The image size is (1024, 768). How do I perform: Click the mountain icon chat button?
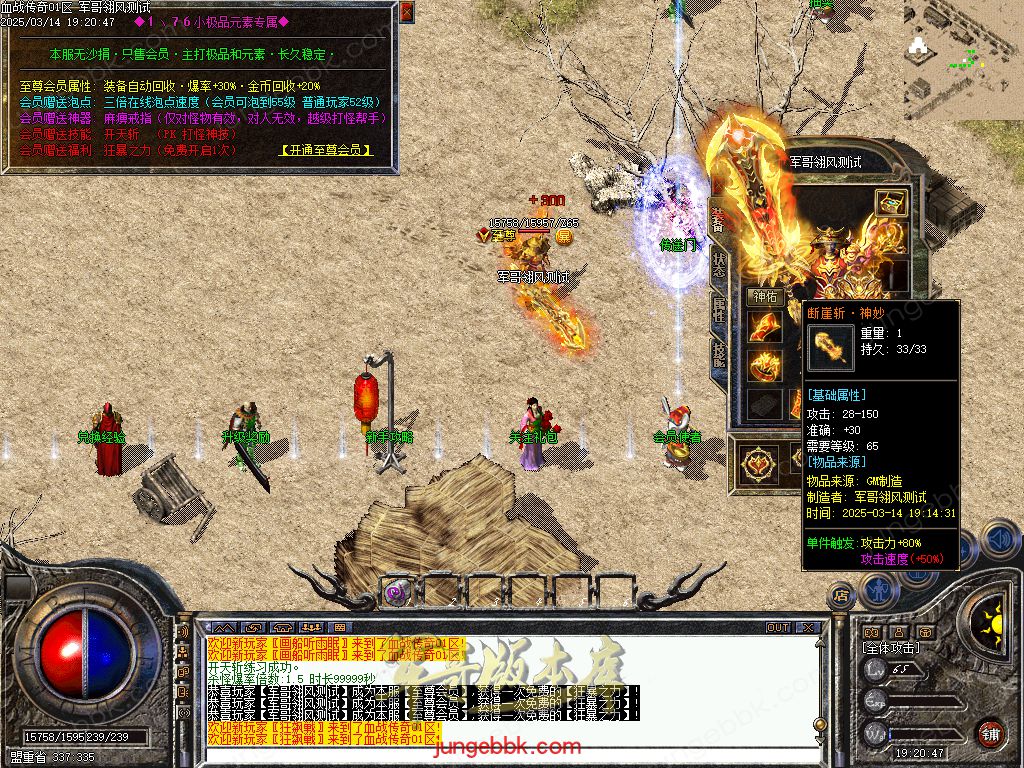(226, 628)
